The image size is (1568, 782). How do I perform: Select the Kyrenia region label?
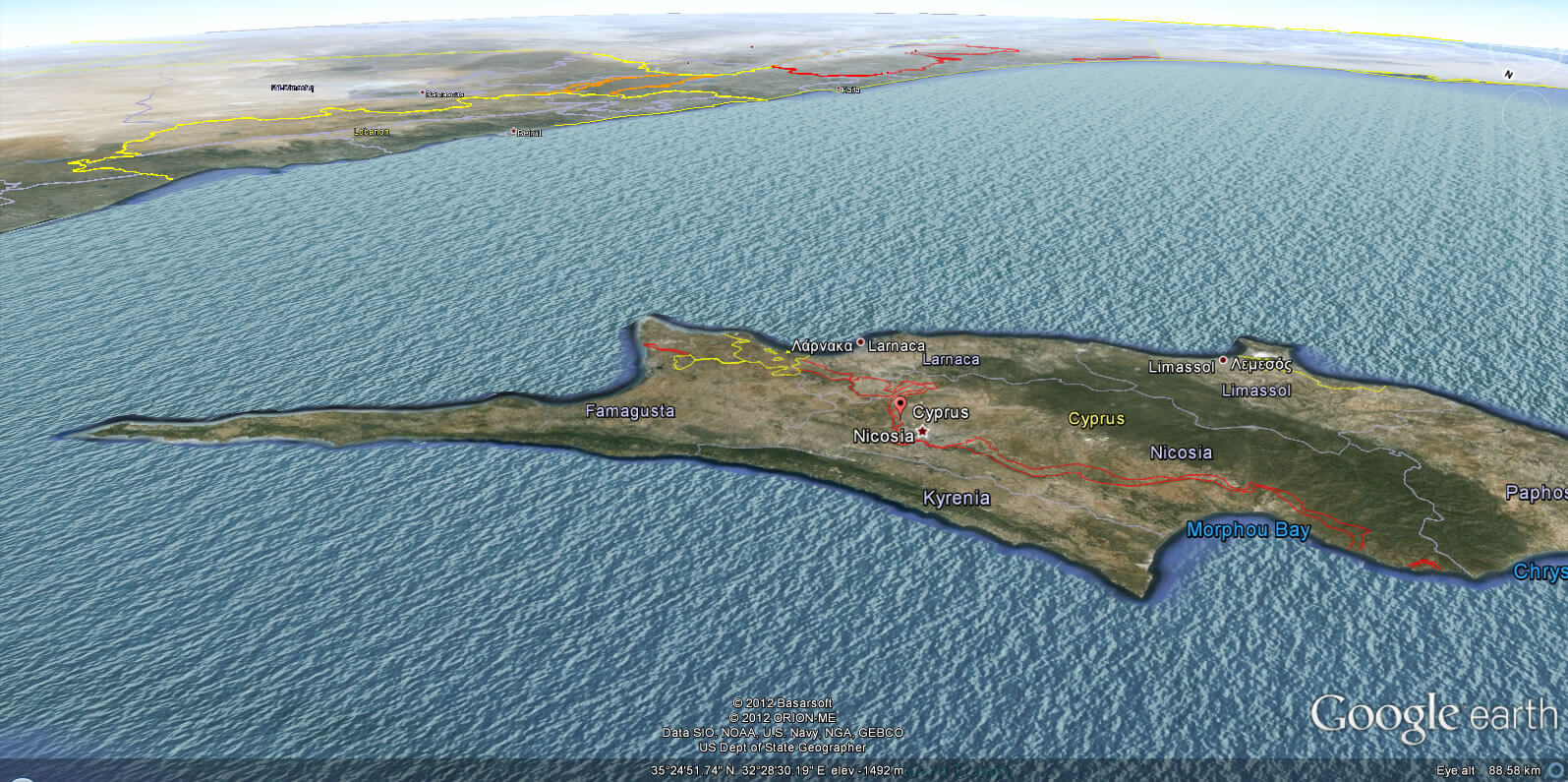click(x=956, y=499)
